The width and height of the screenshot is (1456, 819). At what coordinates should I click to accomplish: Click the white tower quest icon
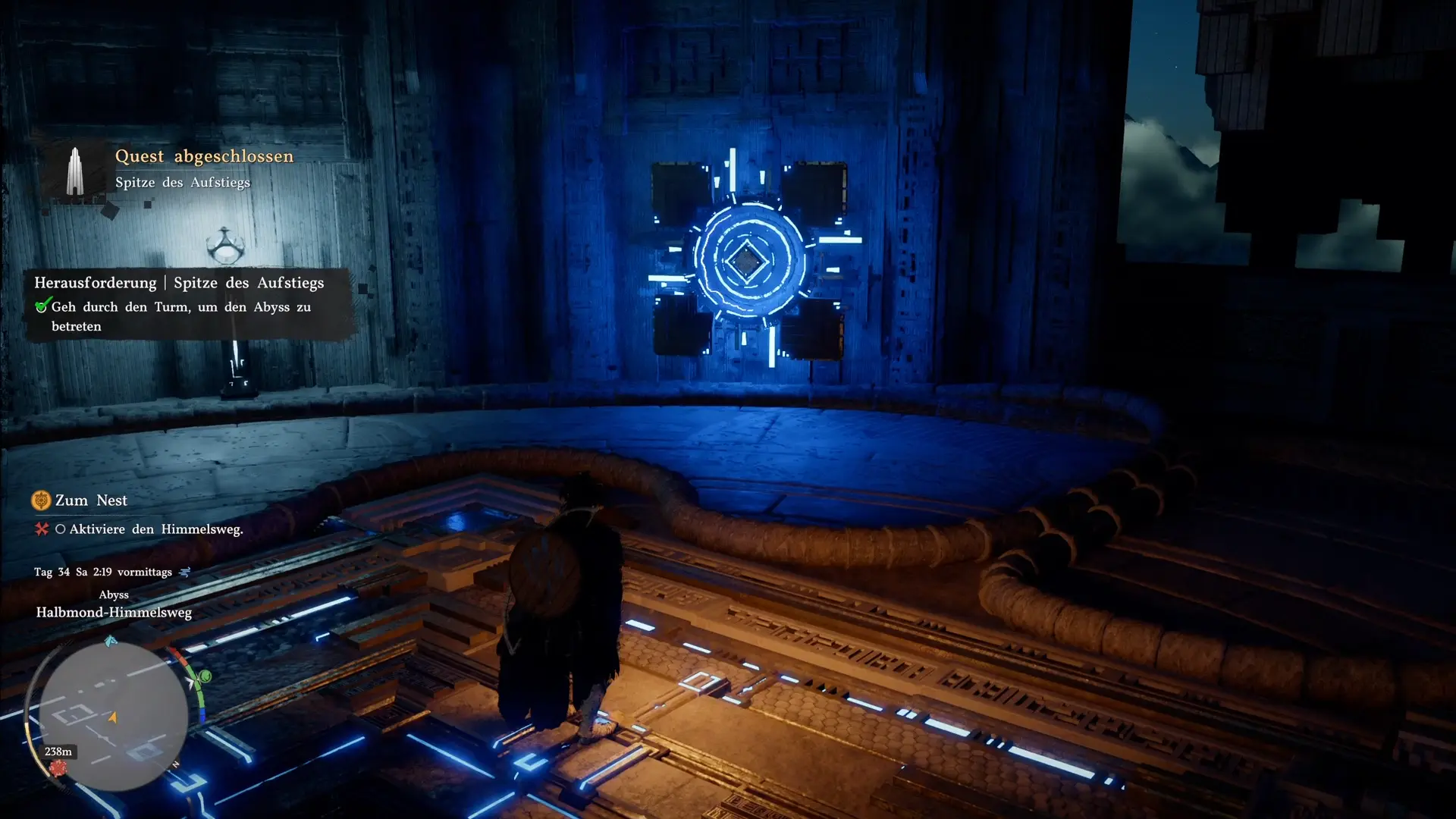click(x=74, y=171)
